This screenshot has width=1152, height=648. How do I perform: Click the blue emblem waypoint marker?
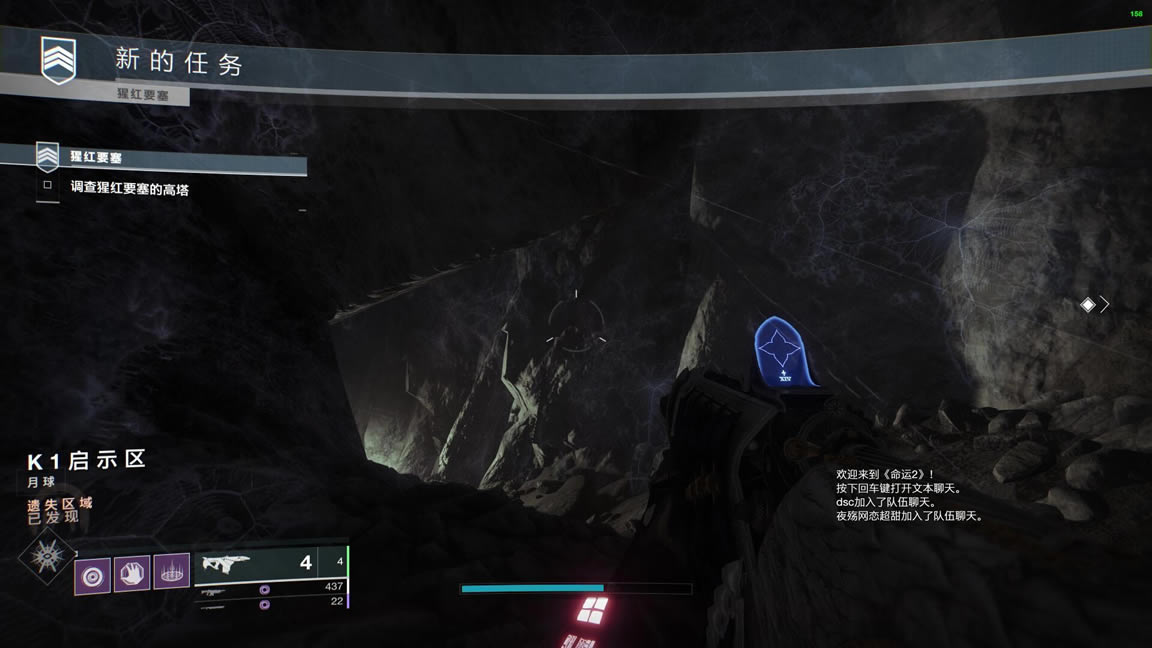click(x=781, y=353)
